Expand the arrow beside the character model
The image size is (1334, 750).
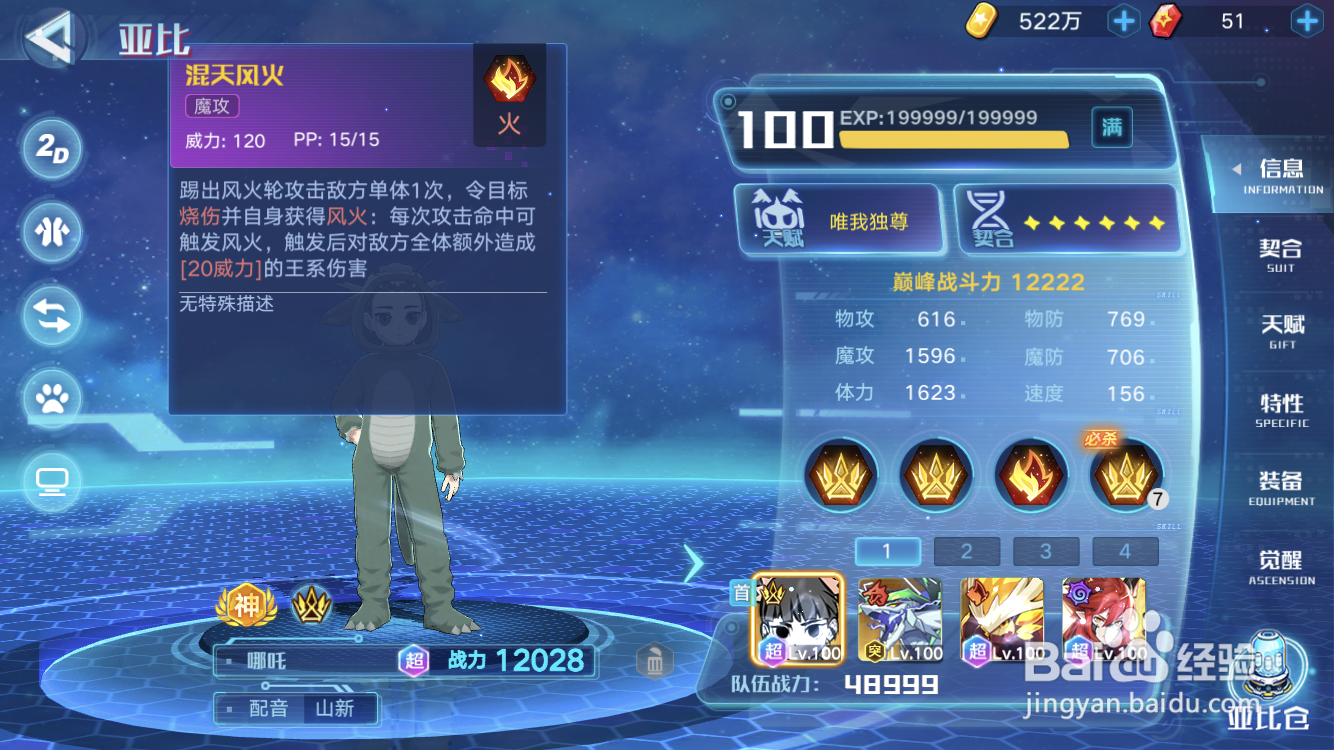click(694, 564)
